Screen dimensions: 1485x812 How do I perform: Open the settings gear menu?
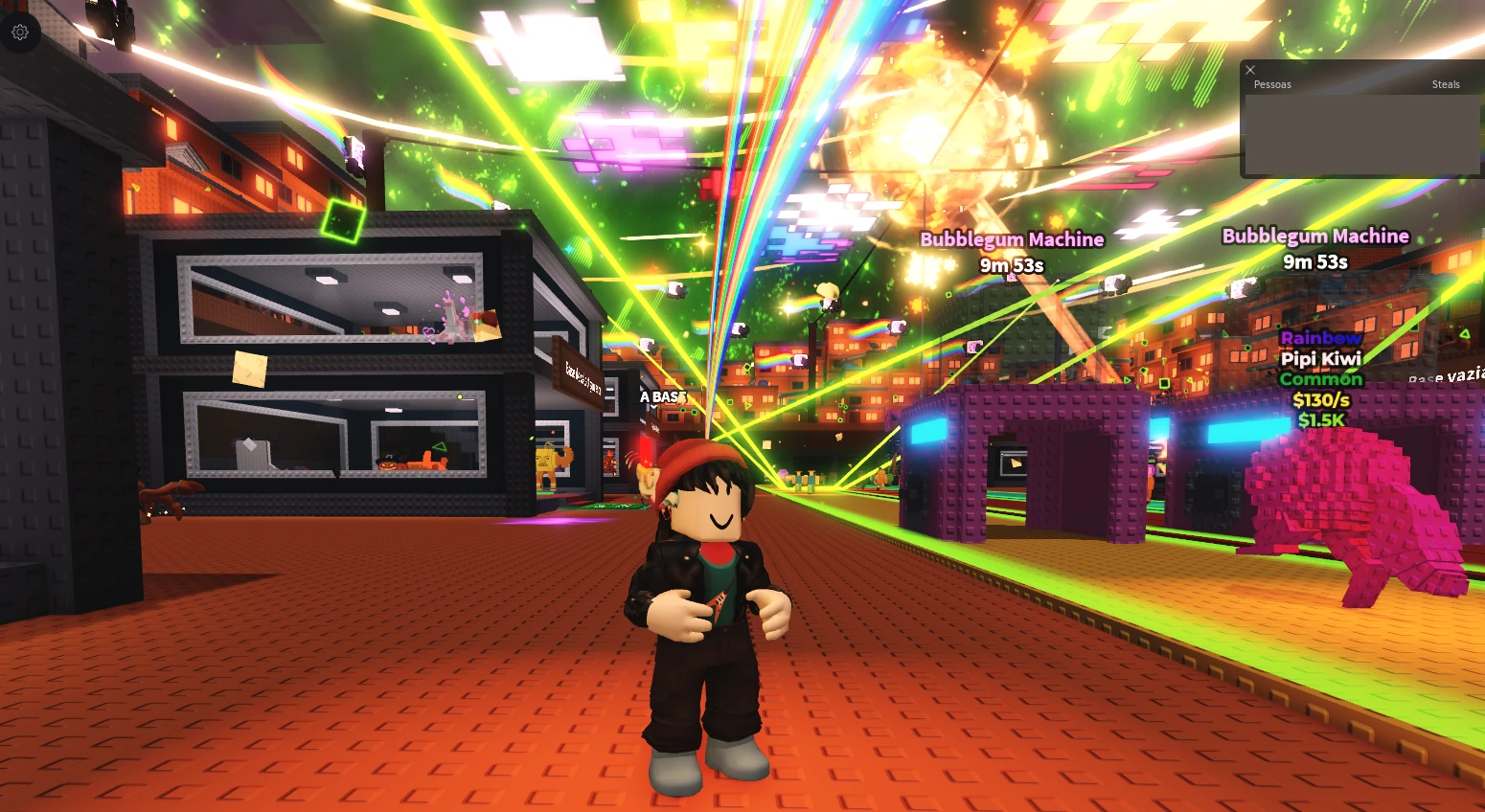pos(19,32)
